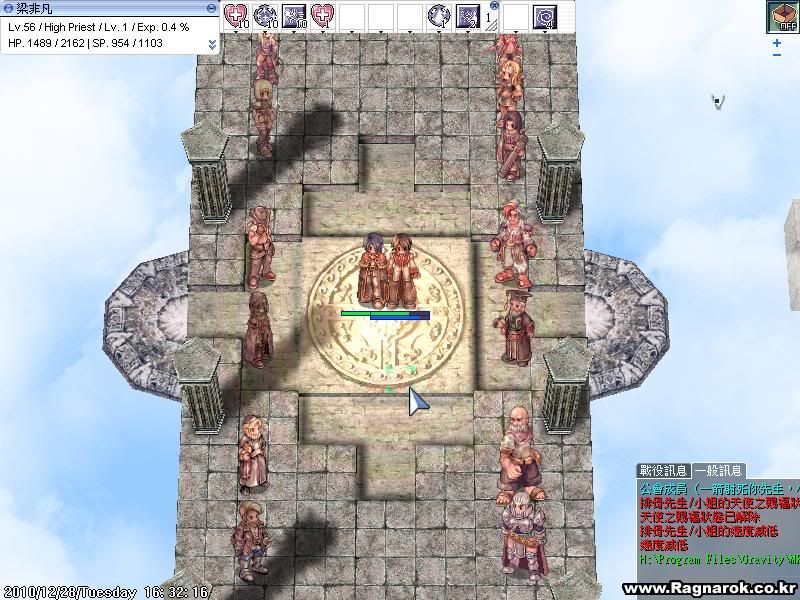Image resolution: width=800 pixels, height=600 pixels.
Task: Use the heart skill icon labeled 1
Action: pyautogui.click(x=323, y=16)
